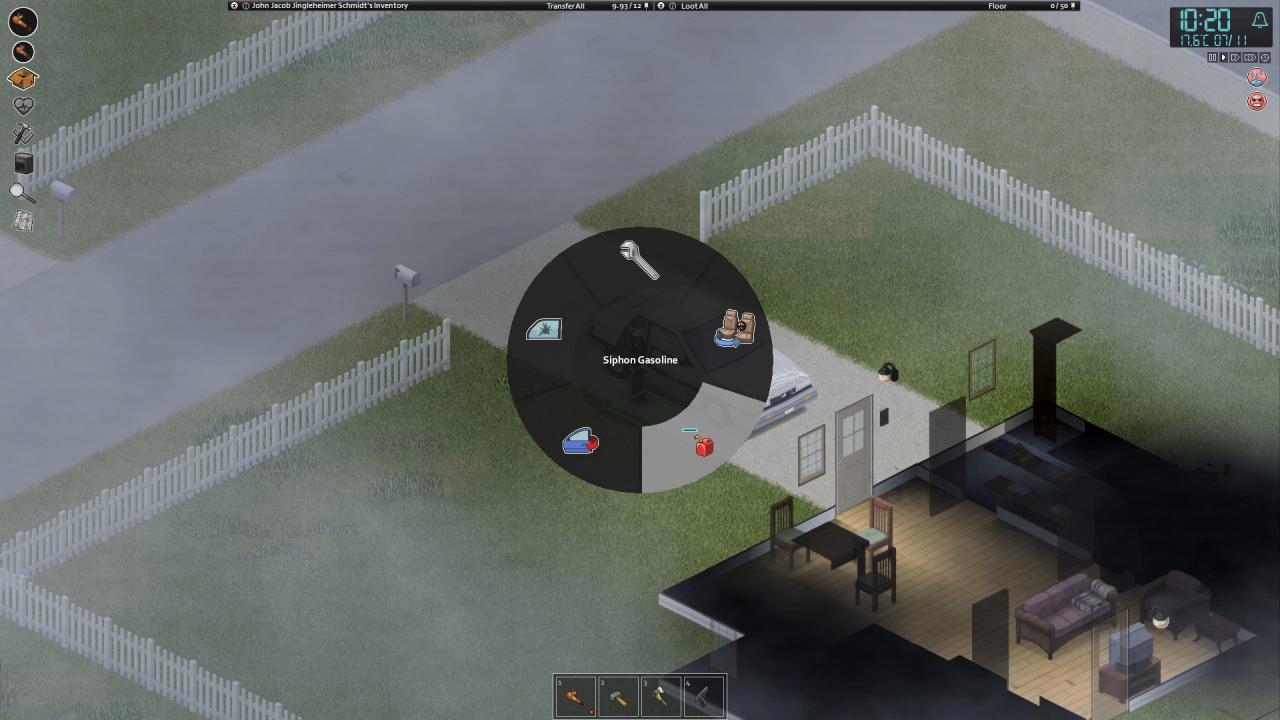Click Loot All in the loot bar
Screen dimensions: 1280x720
[694, 6]
